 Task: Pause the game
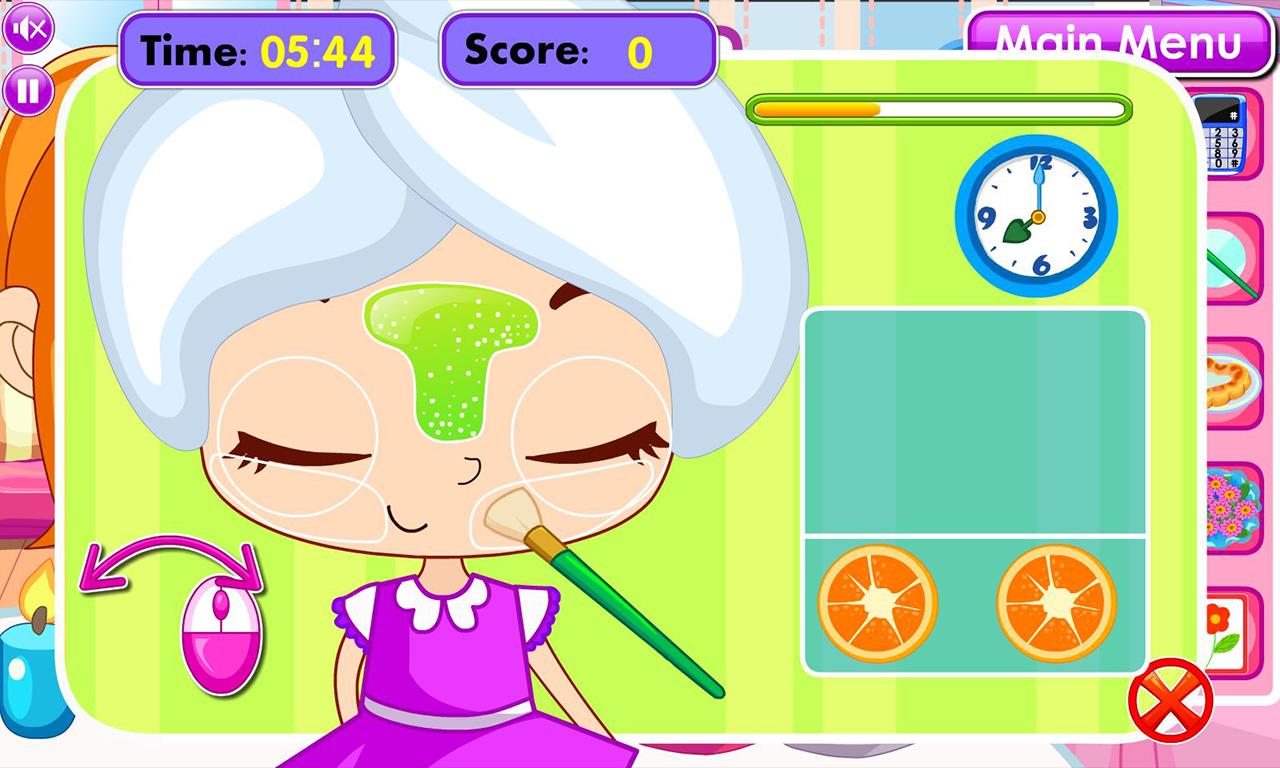pyautogui.click(x=28, y=91)
